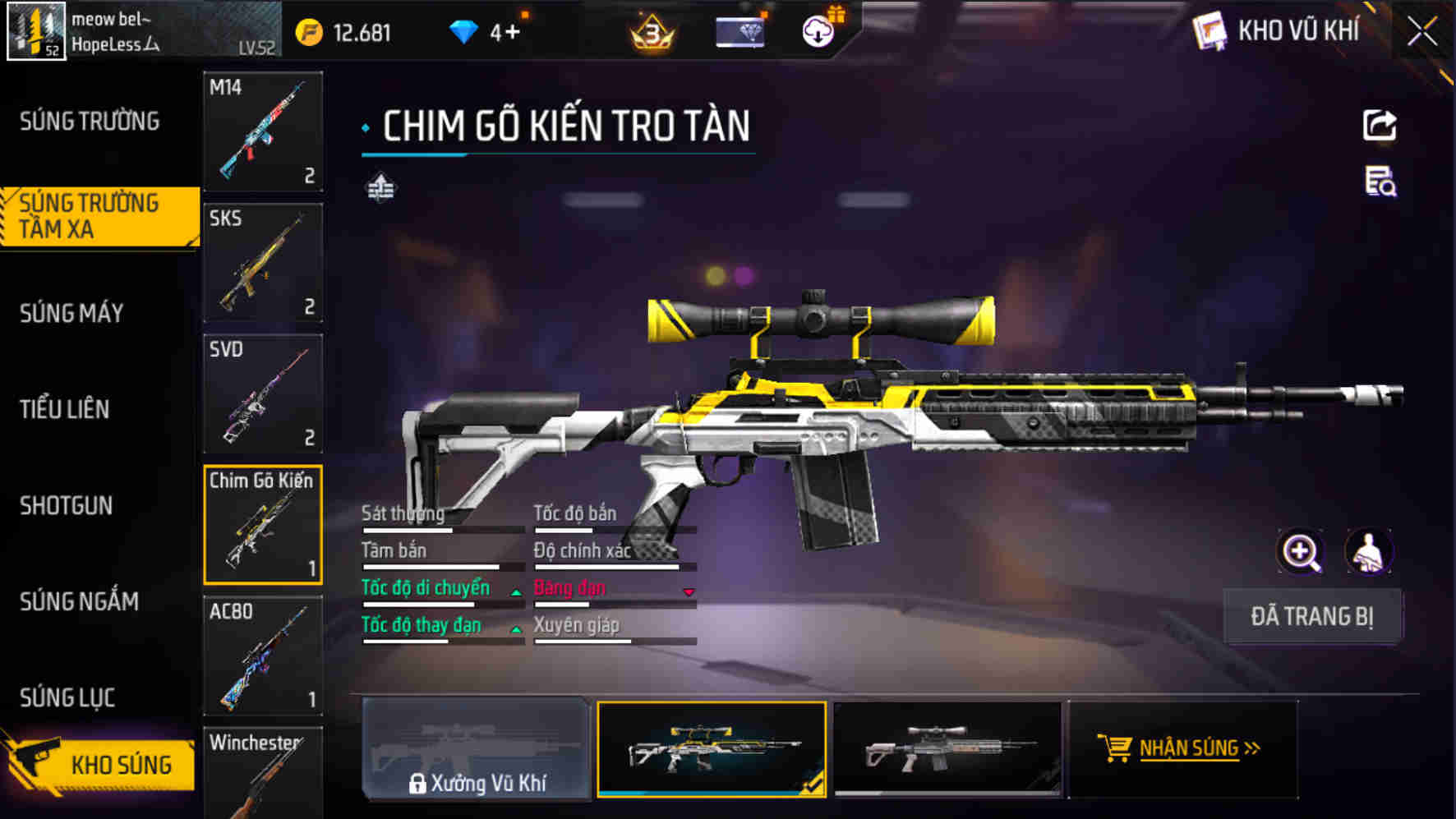Show the character preview icon
Viewport: 1456px width, 819px height.
(x=1368, y=551)
